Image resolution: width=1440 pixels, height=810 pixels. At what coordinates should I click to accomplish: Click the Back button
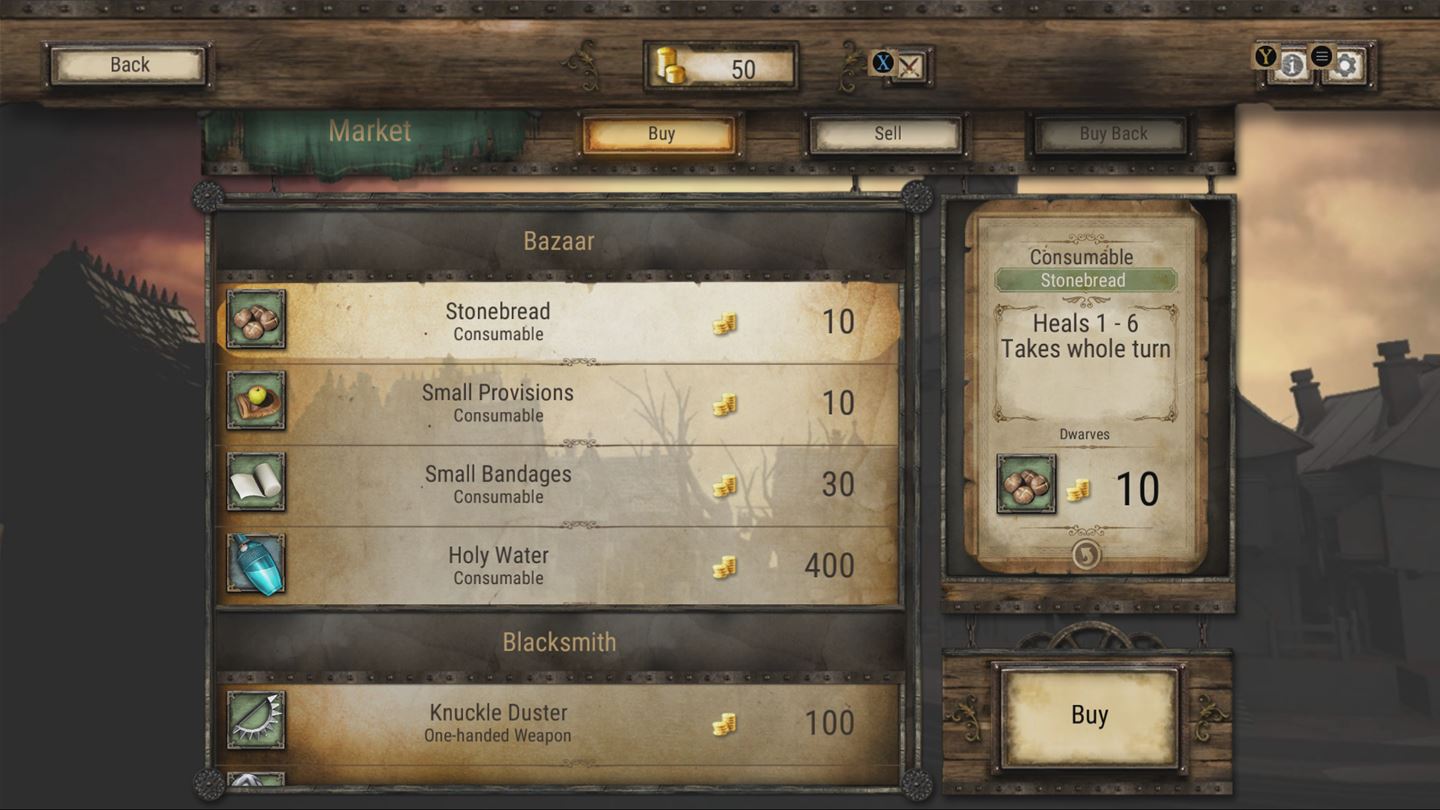click(127, 63)
